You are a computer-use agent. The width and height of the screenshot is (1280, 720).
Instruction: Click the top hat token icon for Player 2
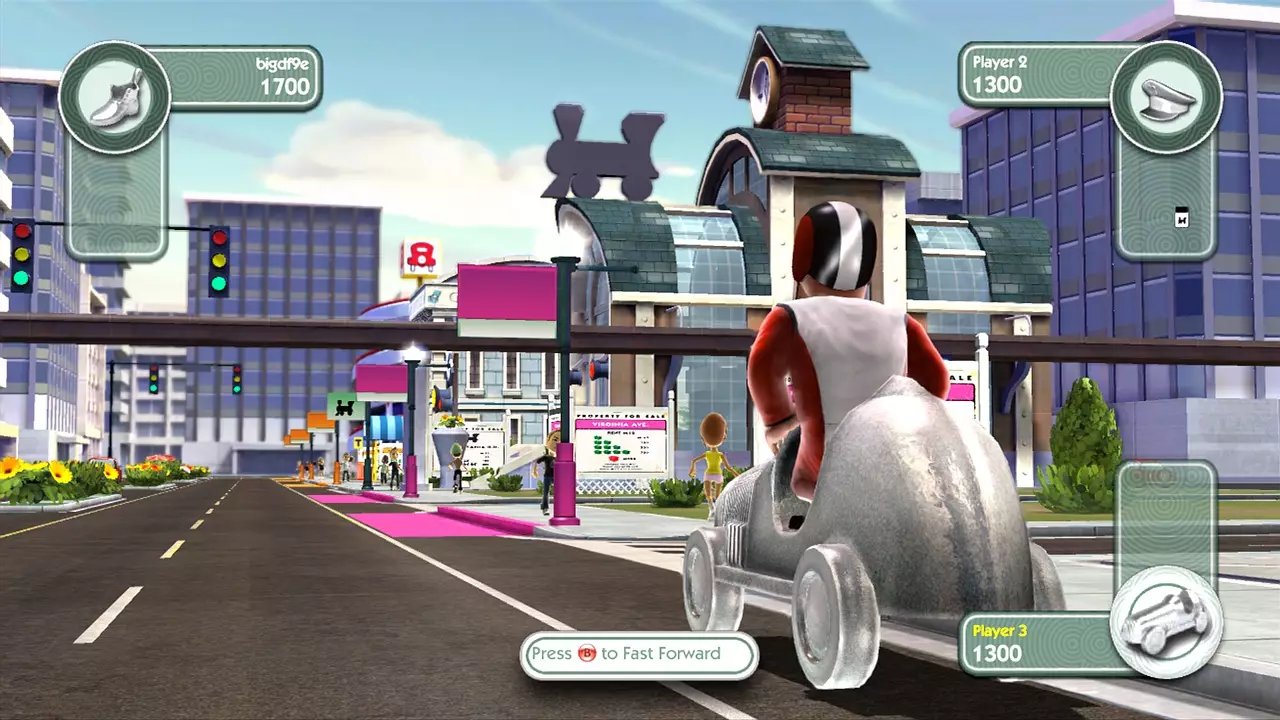pos(1166,97)
